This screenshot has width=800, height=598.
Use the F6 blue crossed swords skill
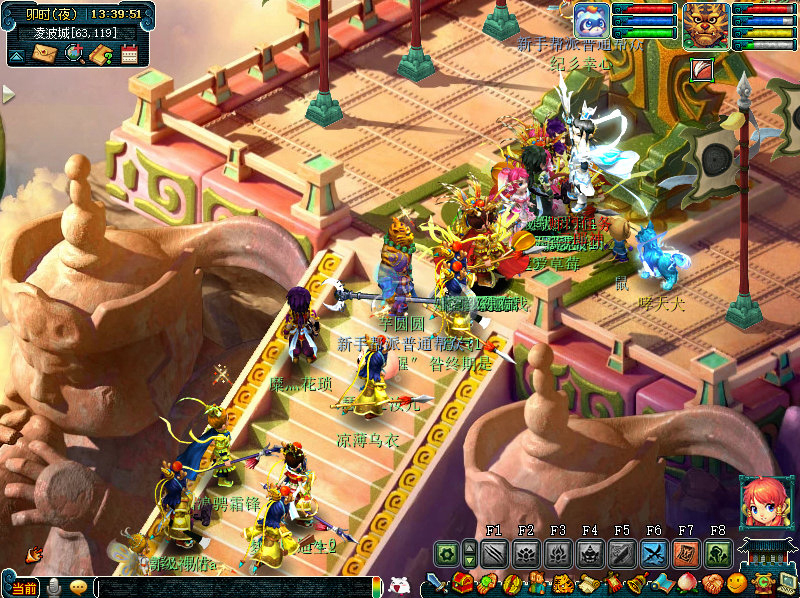(x=654, y=553)
